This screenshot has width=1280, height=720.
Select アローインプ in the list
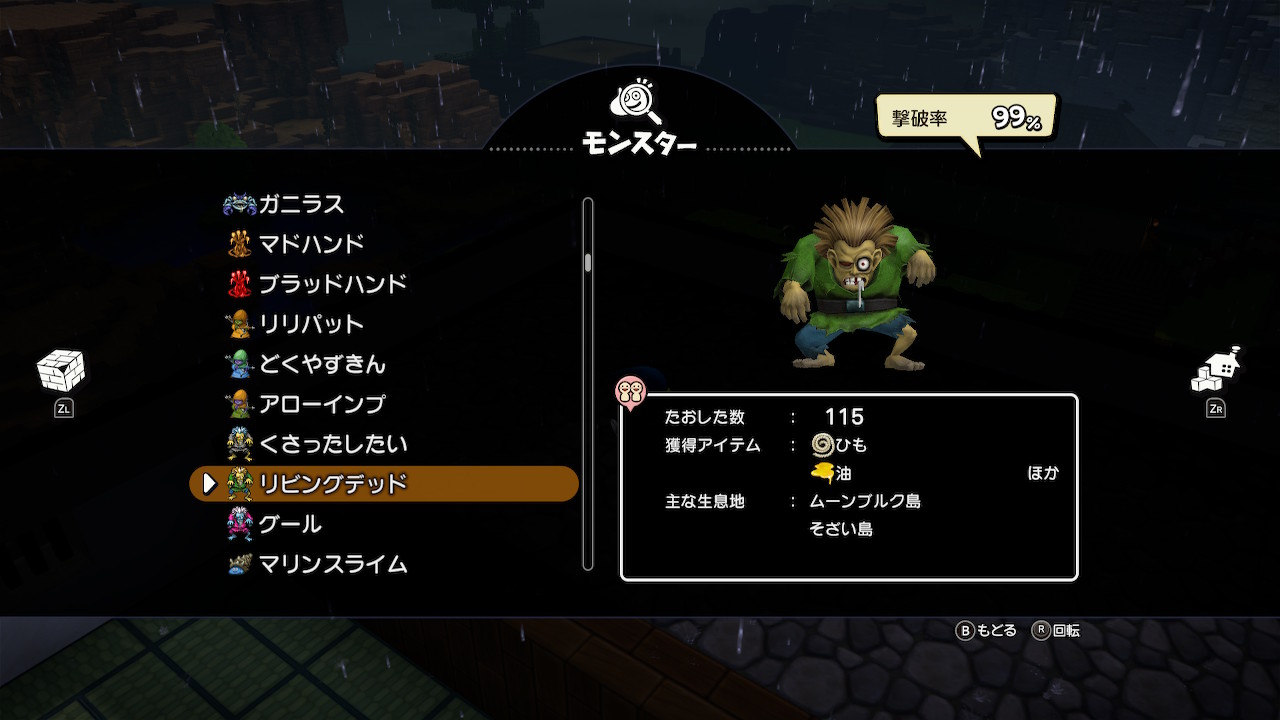(x=321, y=404)
